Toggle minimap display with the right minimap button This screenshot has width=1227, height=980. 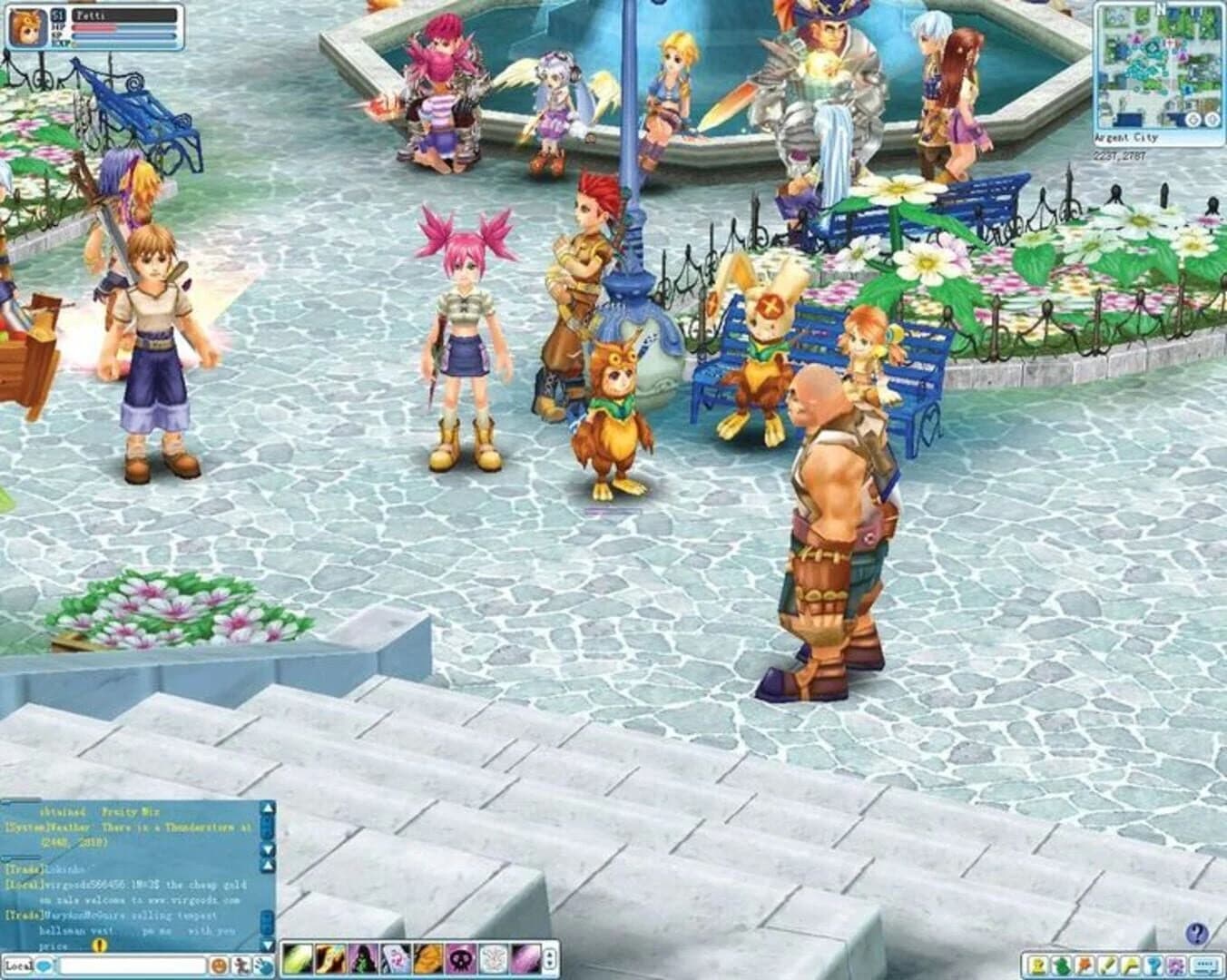tap(1212, 119)
